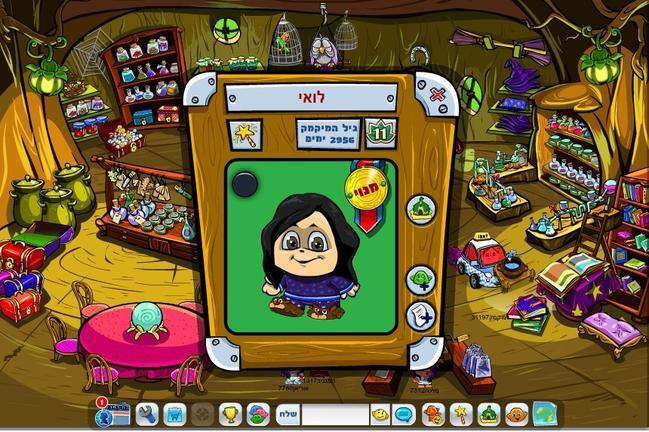The width and height of the screenshot is (649, 432).
Task: Click the magic wand toolbar icon
Action: point(461,414)
